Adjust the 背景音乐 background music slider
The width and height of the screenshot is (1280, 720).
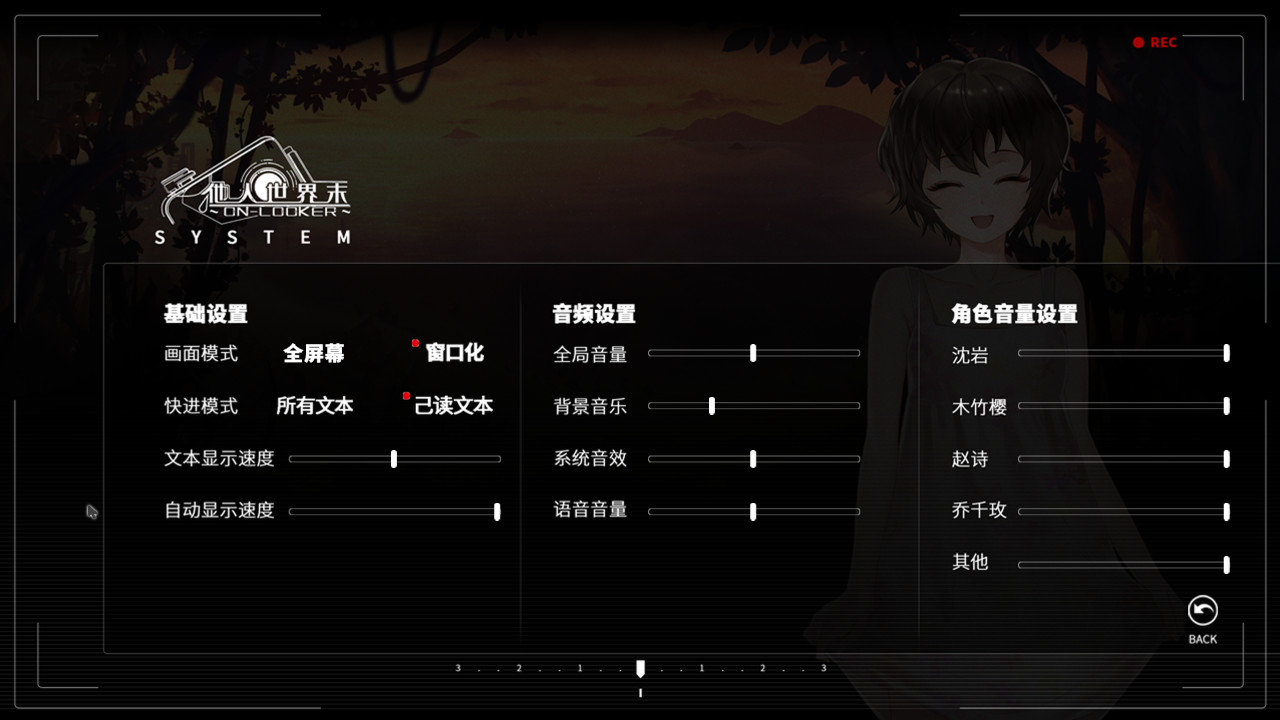pos(711,406)
